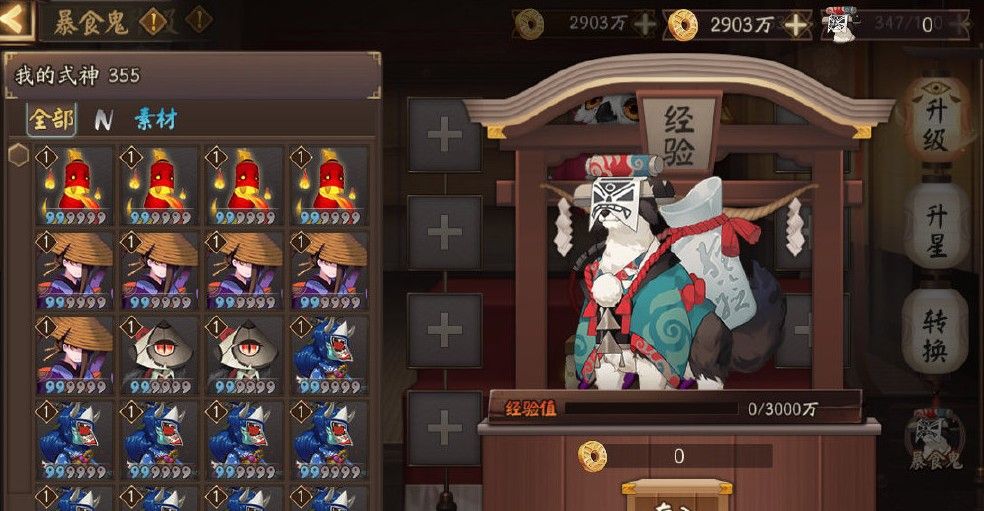The image size is (984, 511).
Task: Tap the 暴食鬼 portrait icon at bottom right
Action: pyautogui.click(x=936, y=438)
